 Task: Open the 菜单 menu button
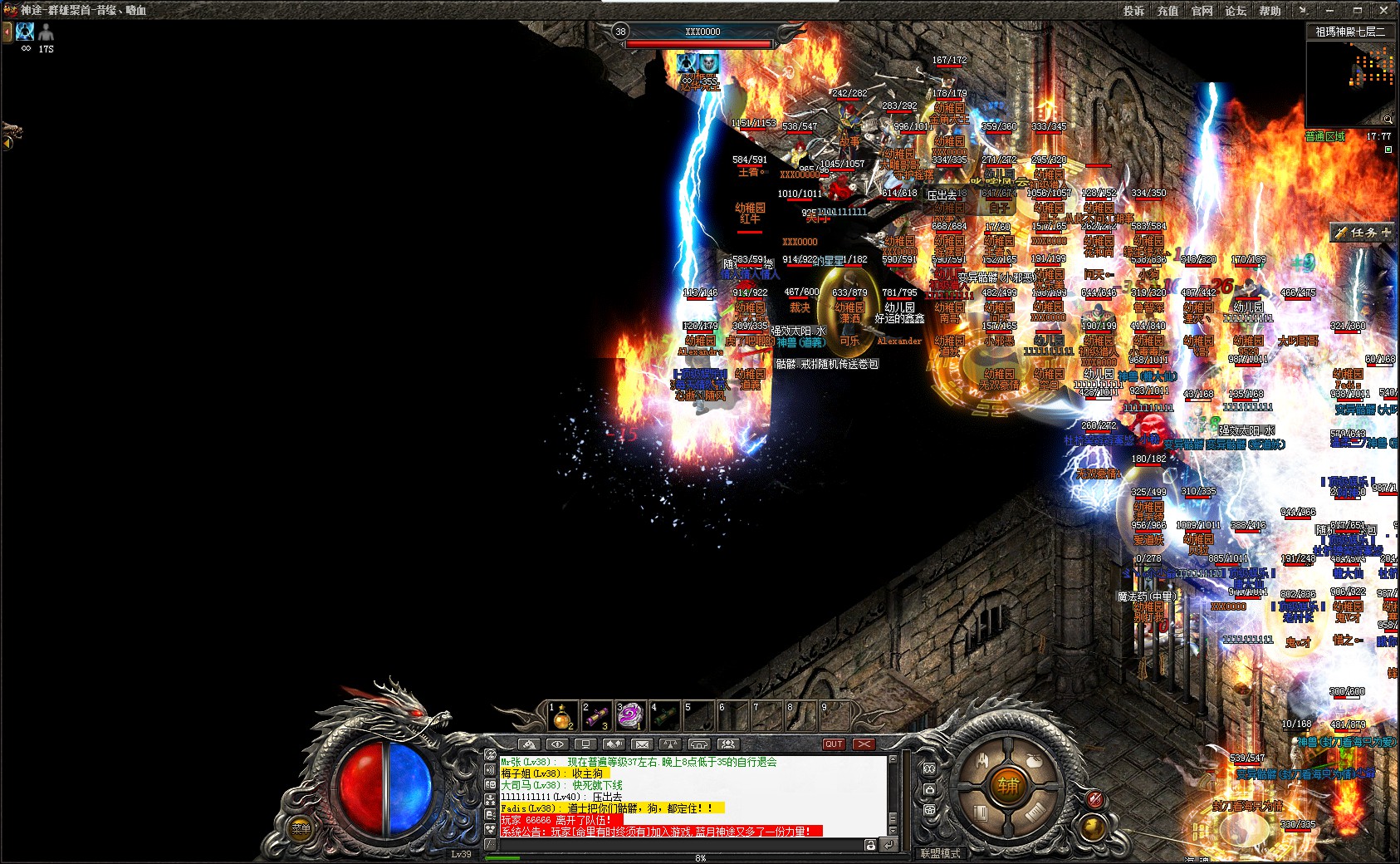pos(301,828)
